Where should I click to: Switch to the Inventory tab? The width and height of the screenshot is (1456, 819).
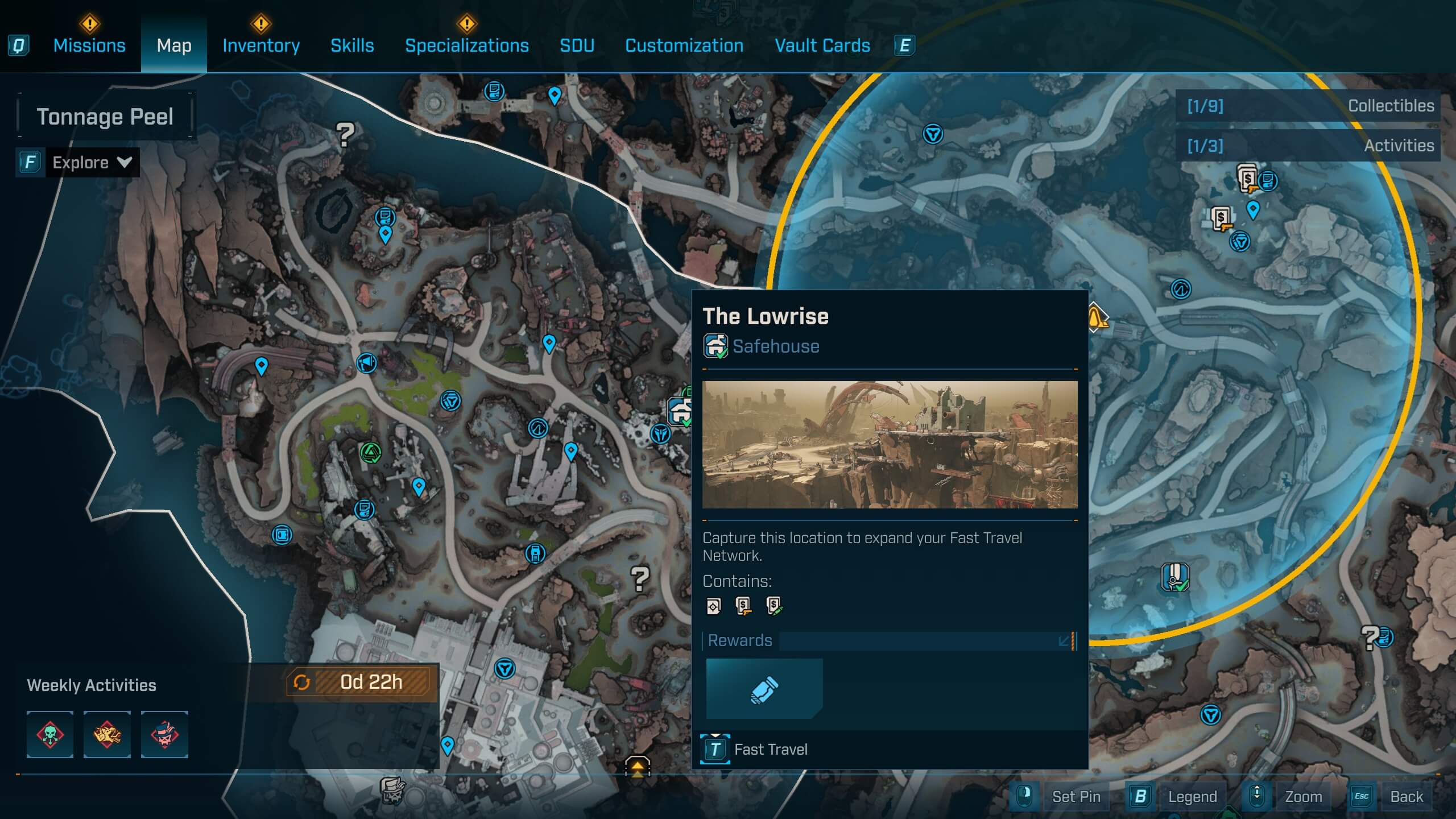point(261,45)
